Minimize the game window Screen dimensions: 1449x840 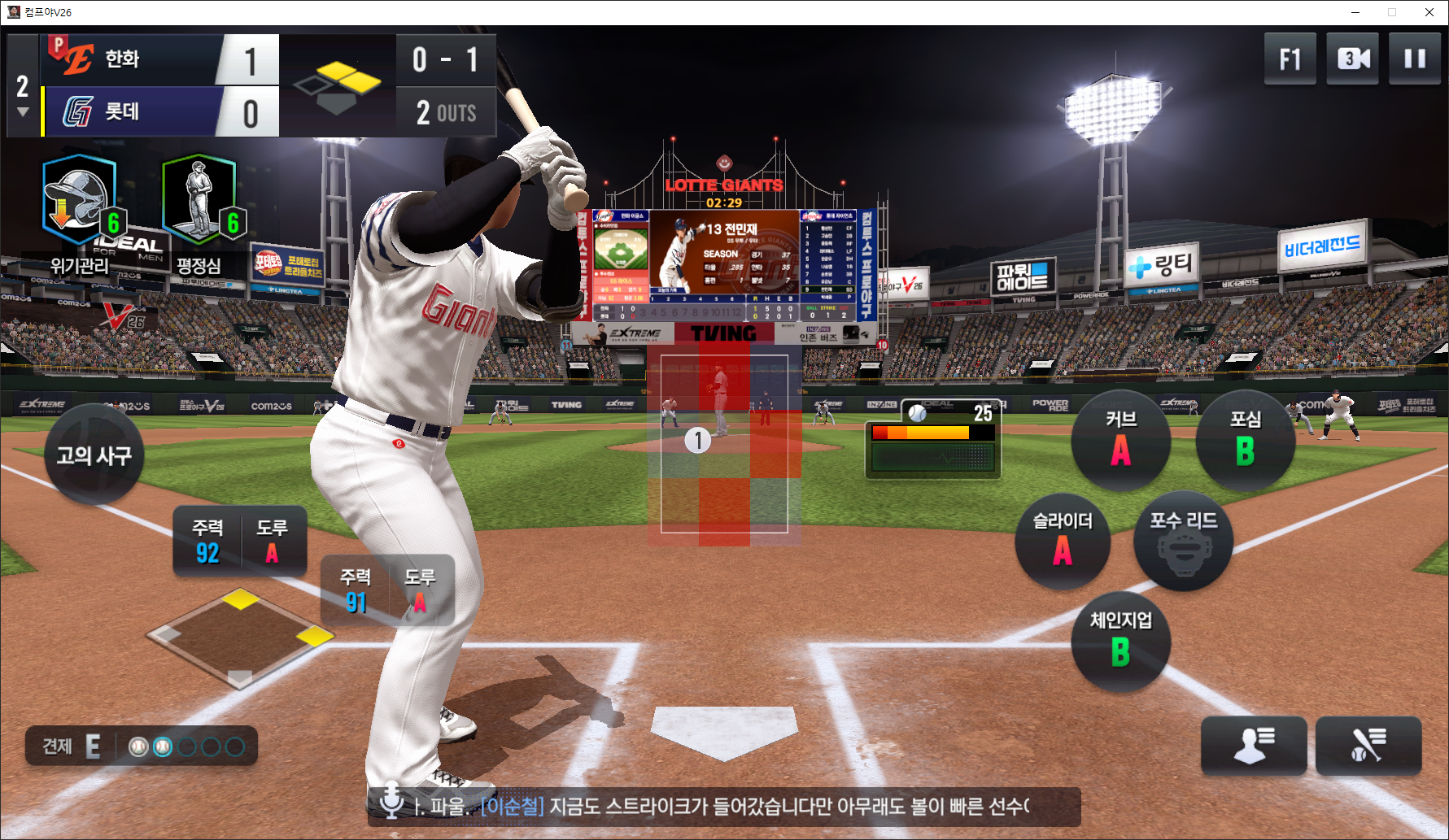pos(1355,12)
